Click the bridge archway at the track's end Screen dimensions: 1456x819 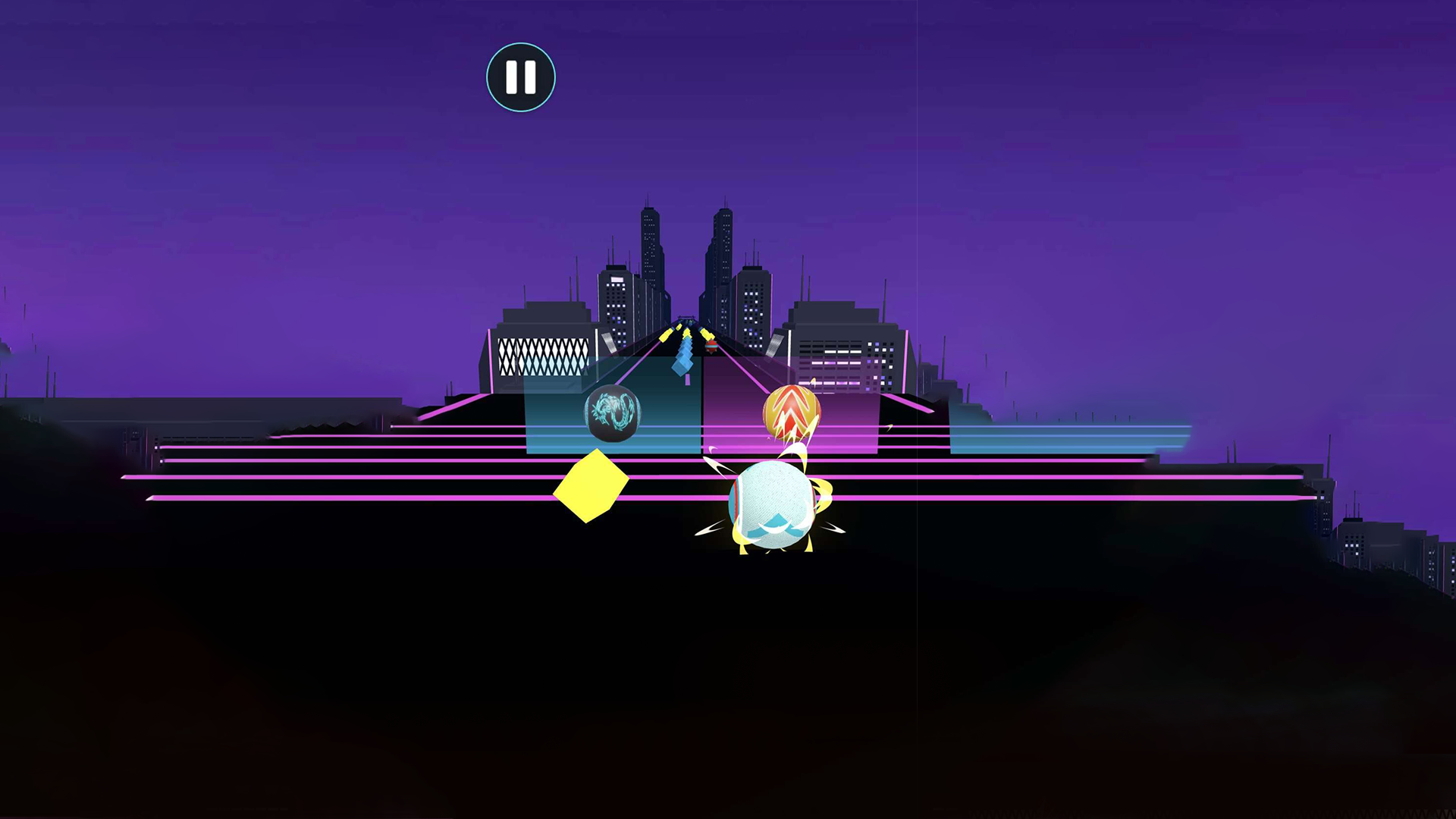(x=687, y=318)
